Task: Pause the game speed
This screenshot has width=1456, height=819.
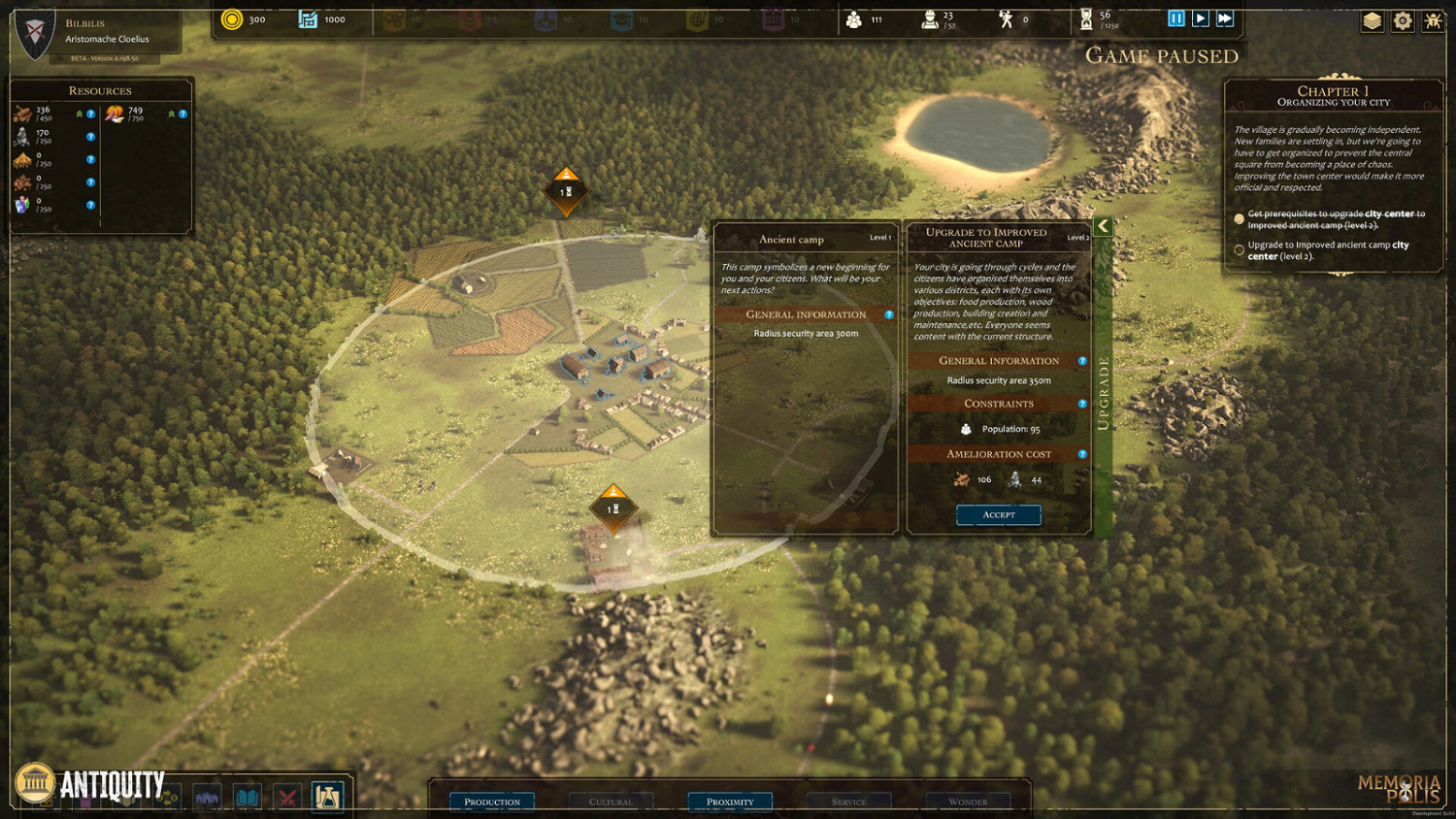Action: tap(1175, 18)
